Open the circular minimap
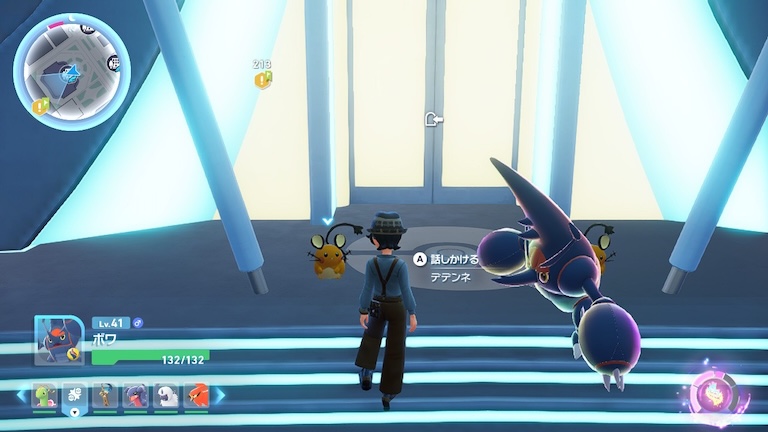Viewport: 768px width, 432px height. (71, 71)
